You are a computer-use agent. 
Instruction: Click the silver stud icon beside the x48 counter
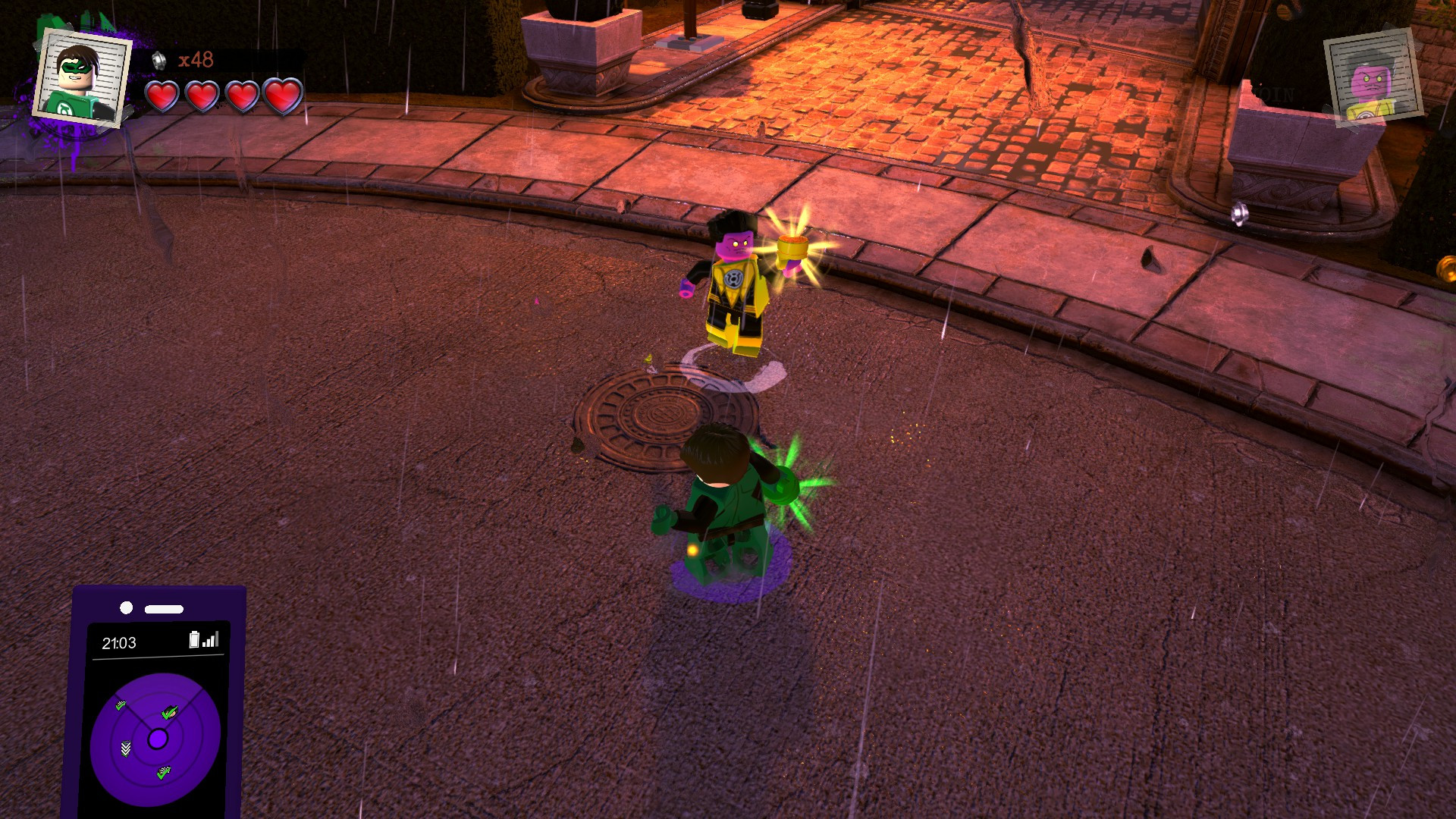click(x=159, y=61)
